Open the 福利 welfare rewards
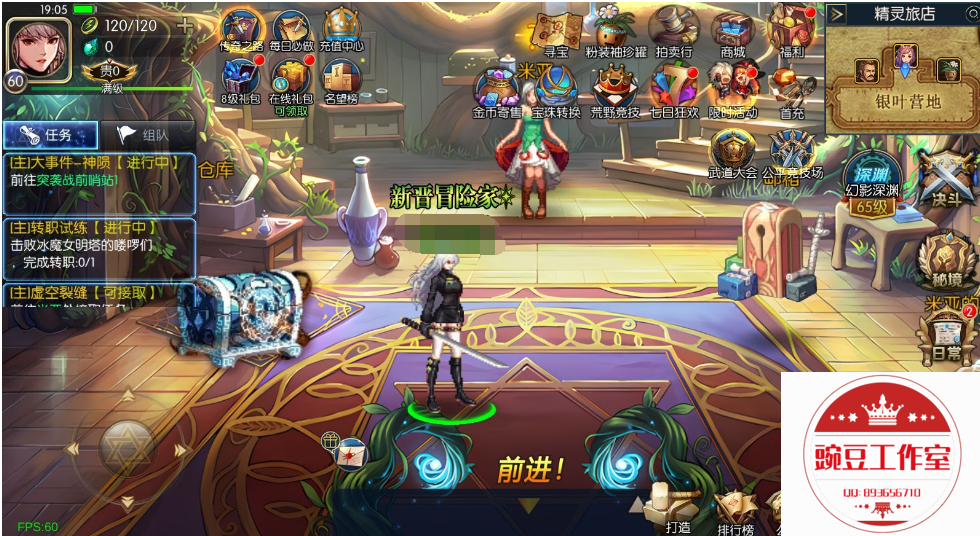 [x=792, y=30]
